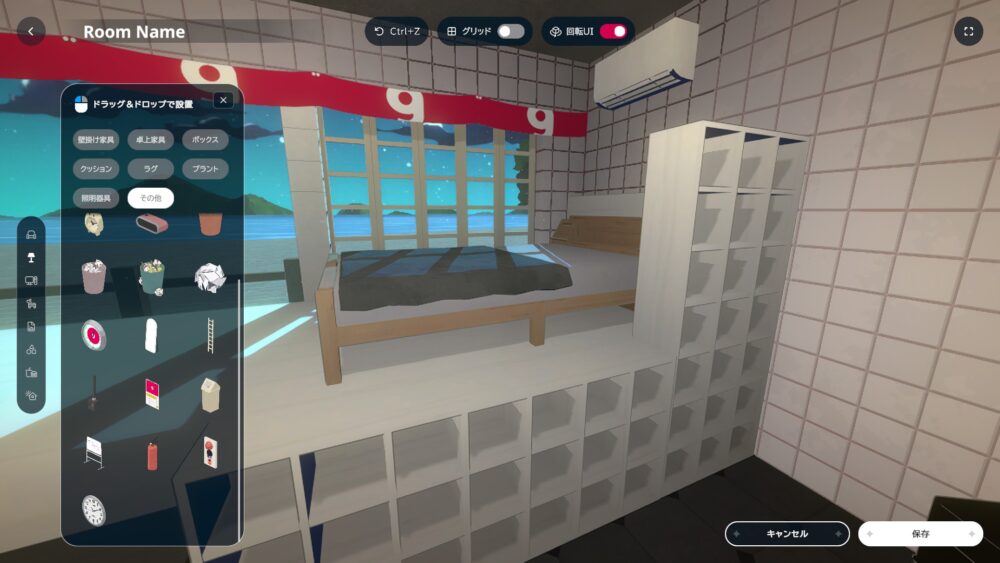This screenshot has width=1000, height=563.
Task: Choose the ボックス category
Action: click(206, 139)
